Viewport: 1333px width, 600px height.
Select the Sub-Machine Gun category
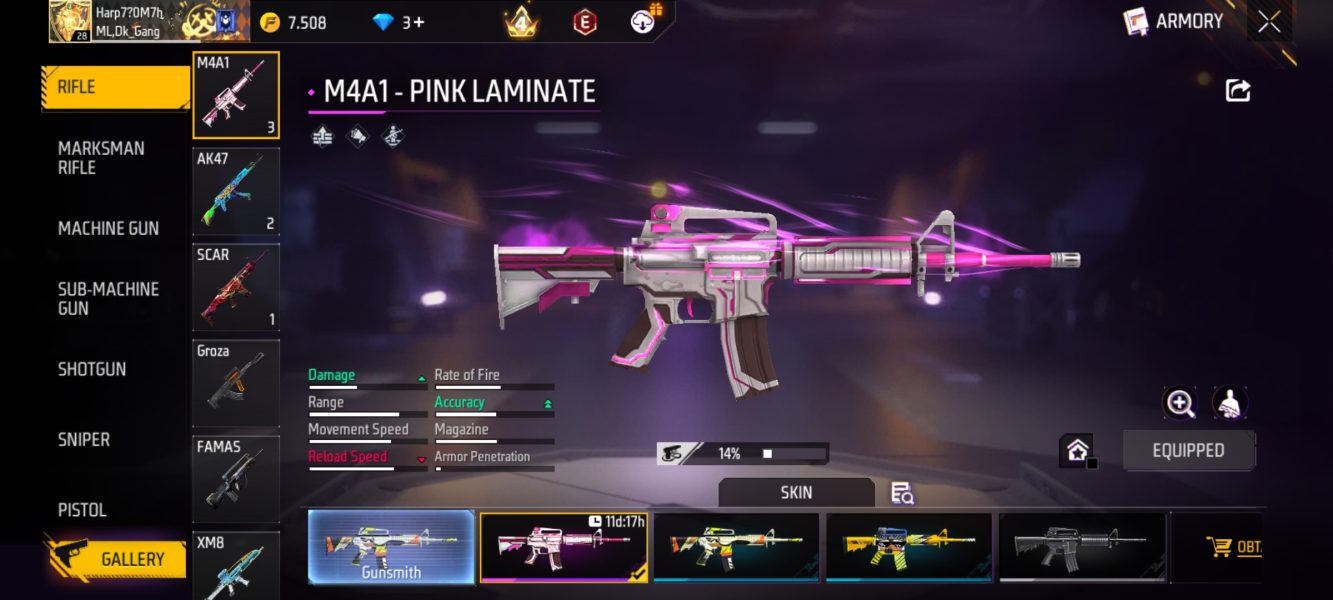[x=108, y=298]
